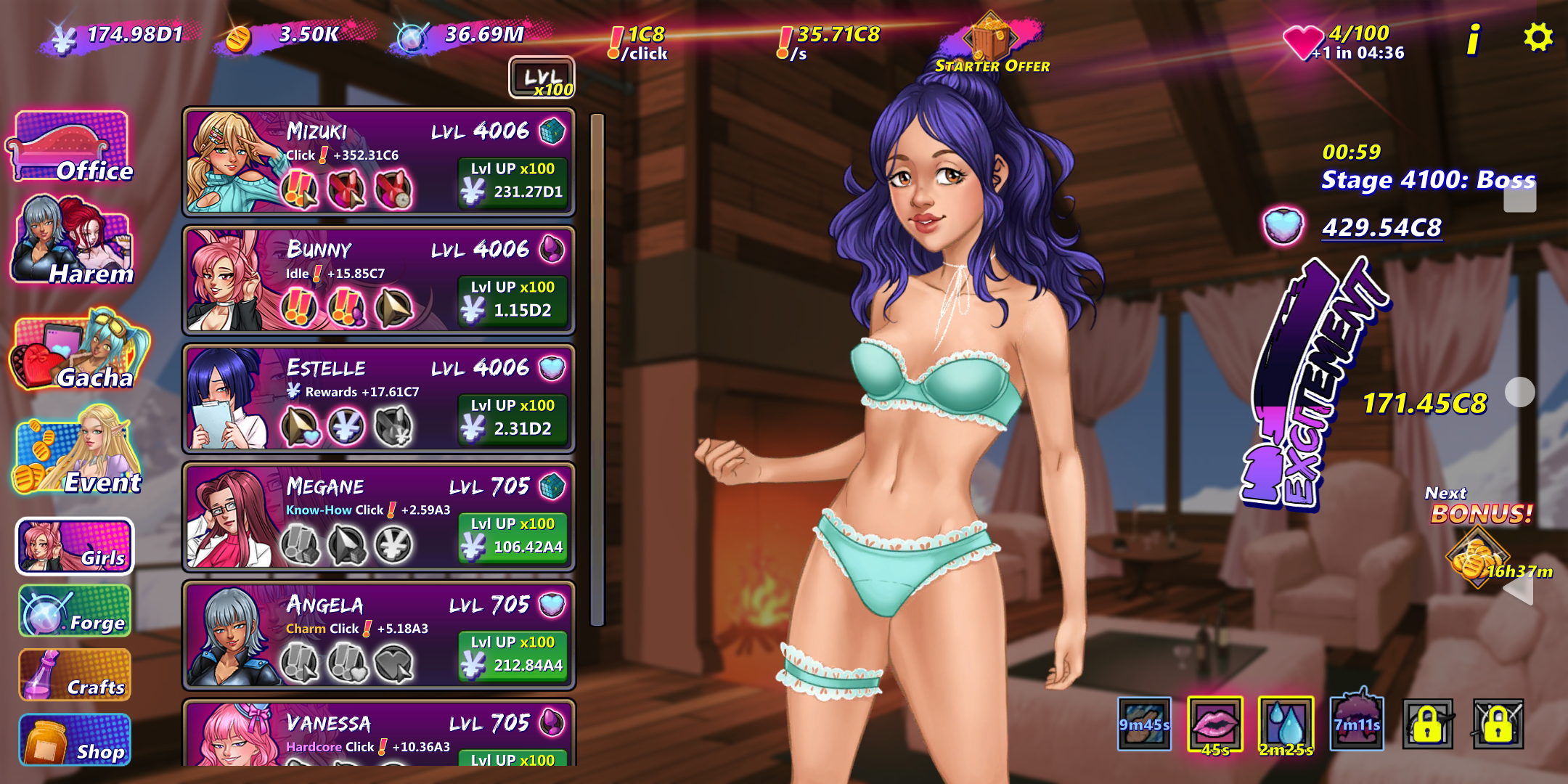Level up Mizuki x100

click(513, 181)
